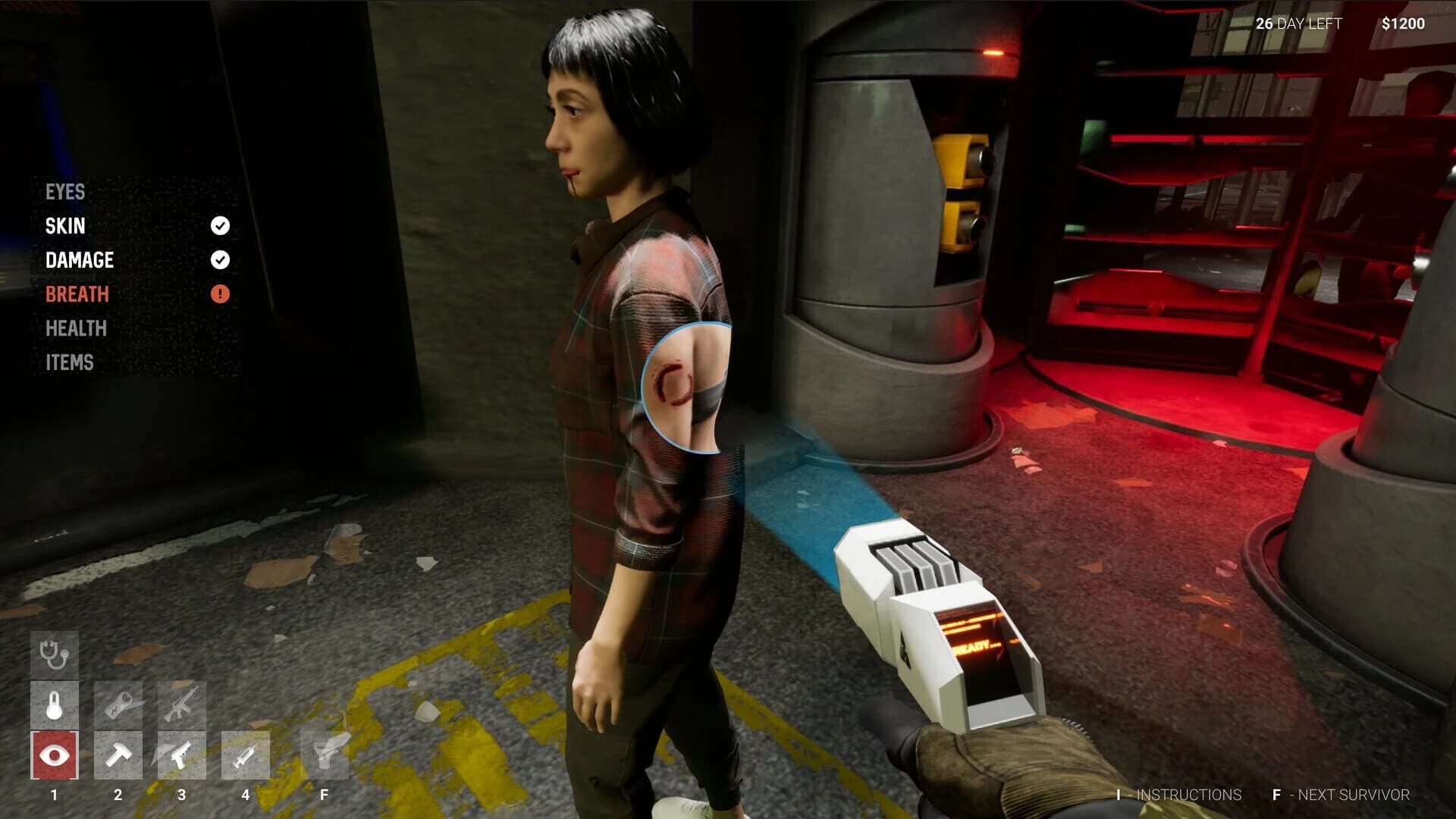Image resolution: width=1456 pixels, height=819 pixels.
Task: Equip the assault rifle in slot 3
Action: coord(180,706)
